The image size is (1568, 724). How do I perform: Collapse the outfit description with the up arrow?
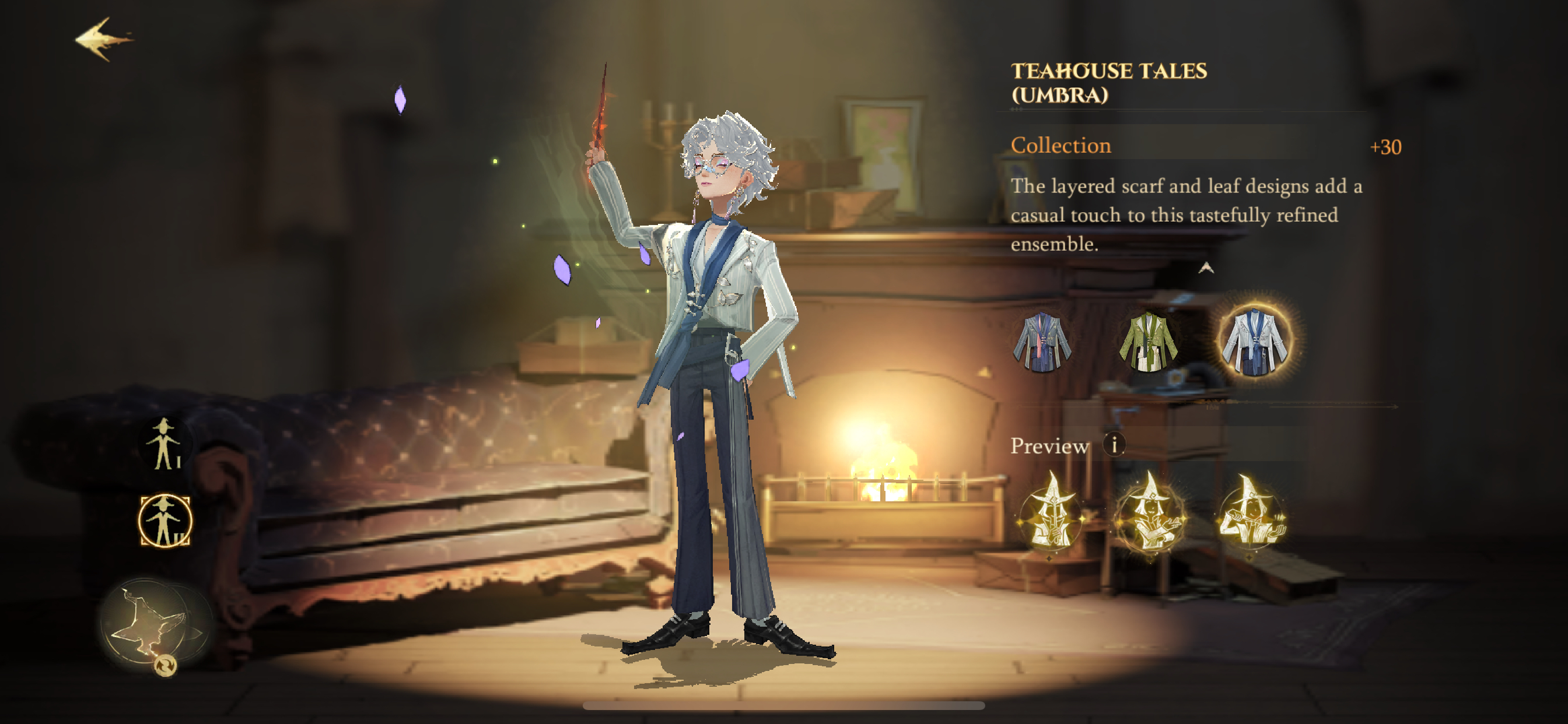coord(1206,268)
